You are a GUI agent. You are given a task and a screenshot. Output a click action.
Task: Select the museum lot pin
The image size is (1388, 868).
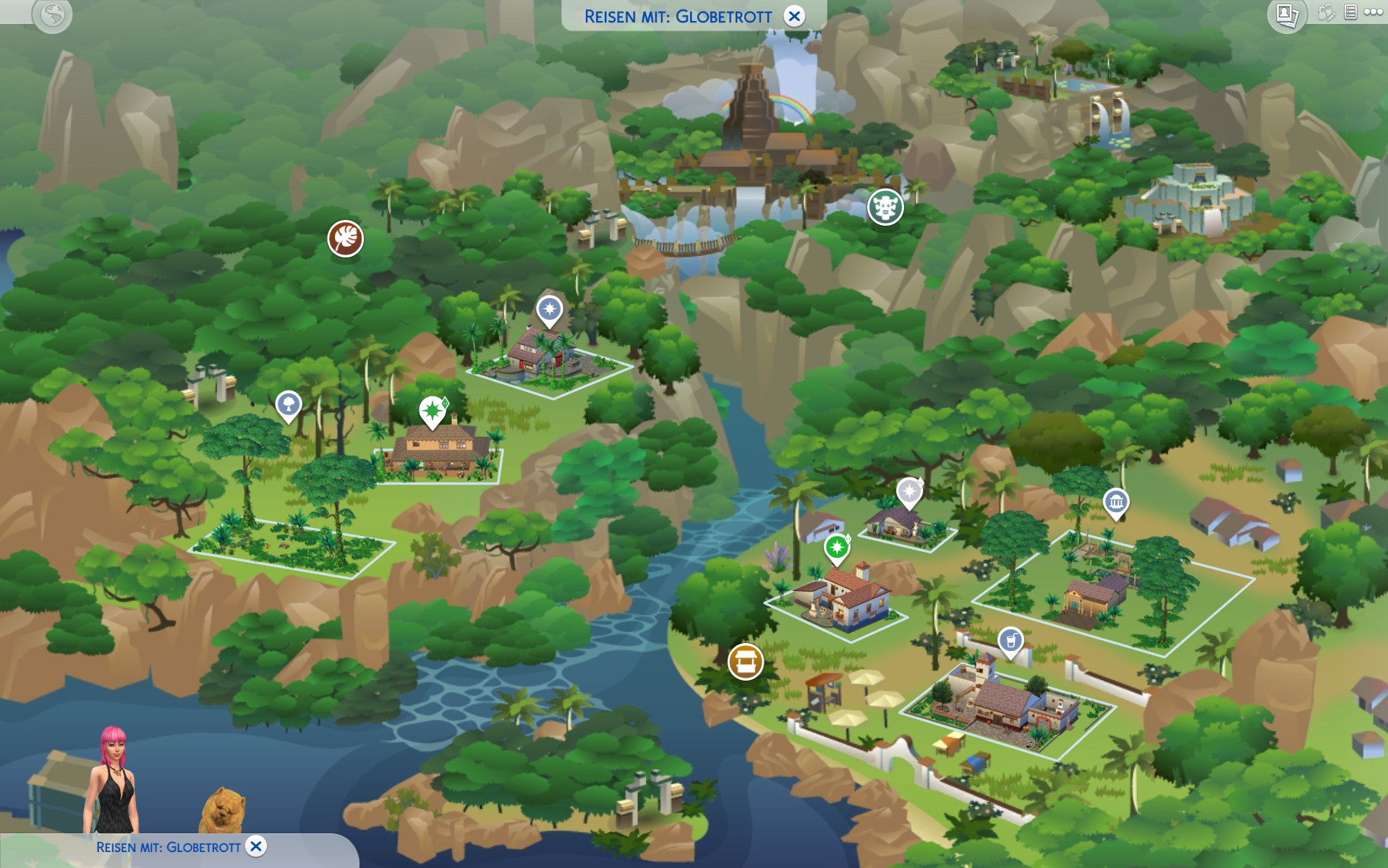click(x=1116, y=502)
